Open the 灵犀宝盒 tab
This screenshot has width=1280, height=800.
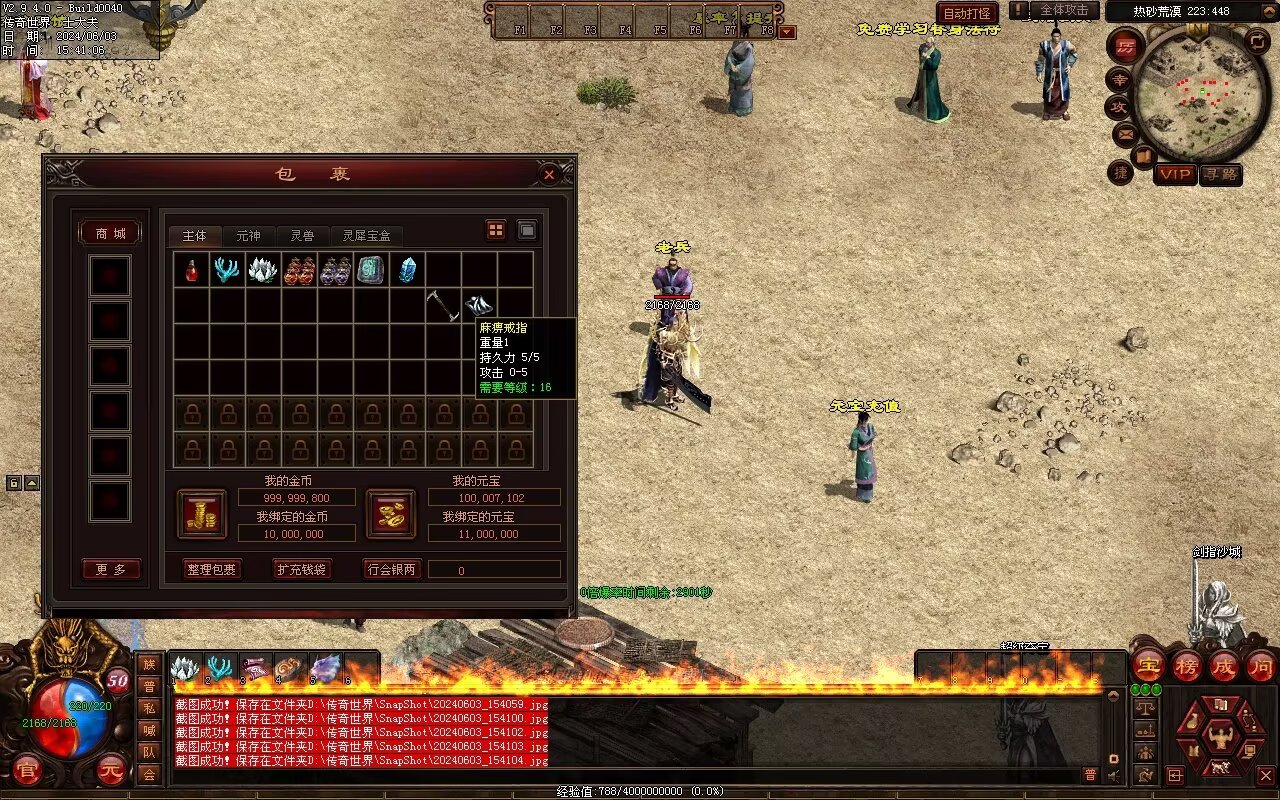[367, 236]
